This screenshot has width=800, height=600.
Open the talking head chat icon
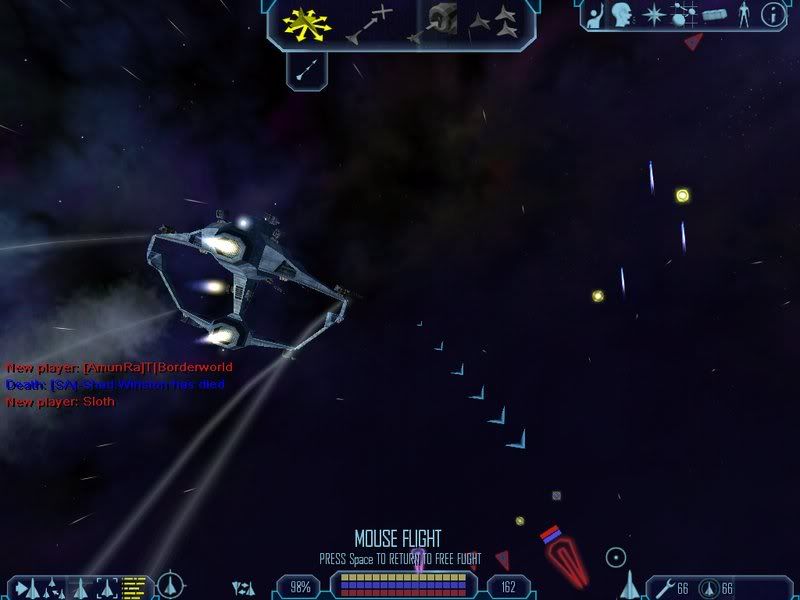pyautogui.click(x=623, y=15)
